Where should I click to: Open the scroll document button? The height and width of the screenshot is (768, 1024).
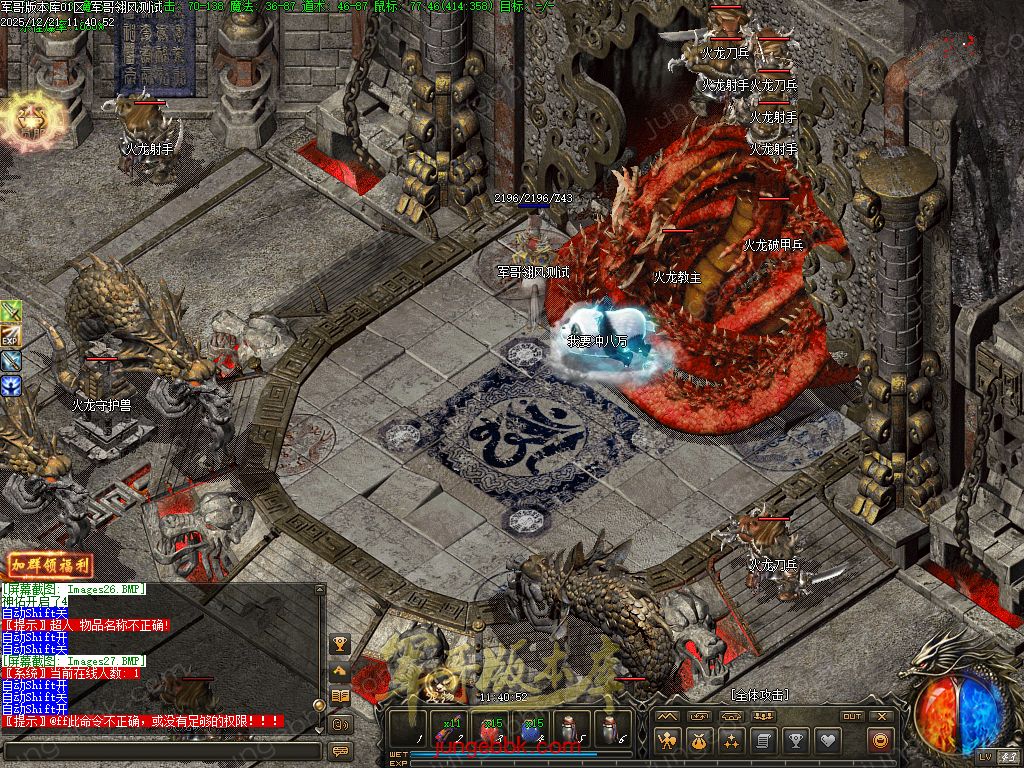[x=763, y=741]
